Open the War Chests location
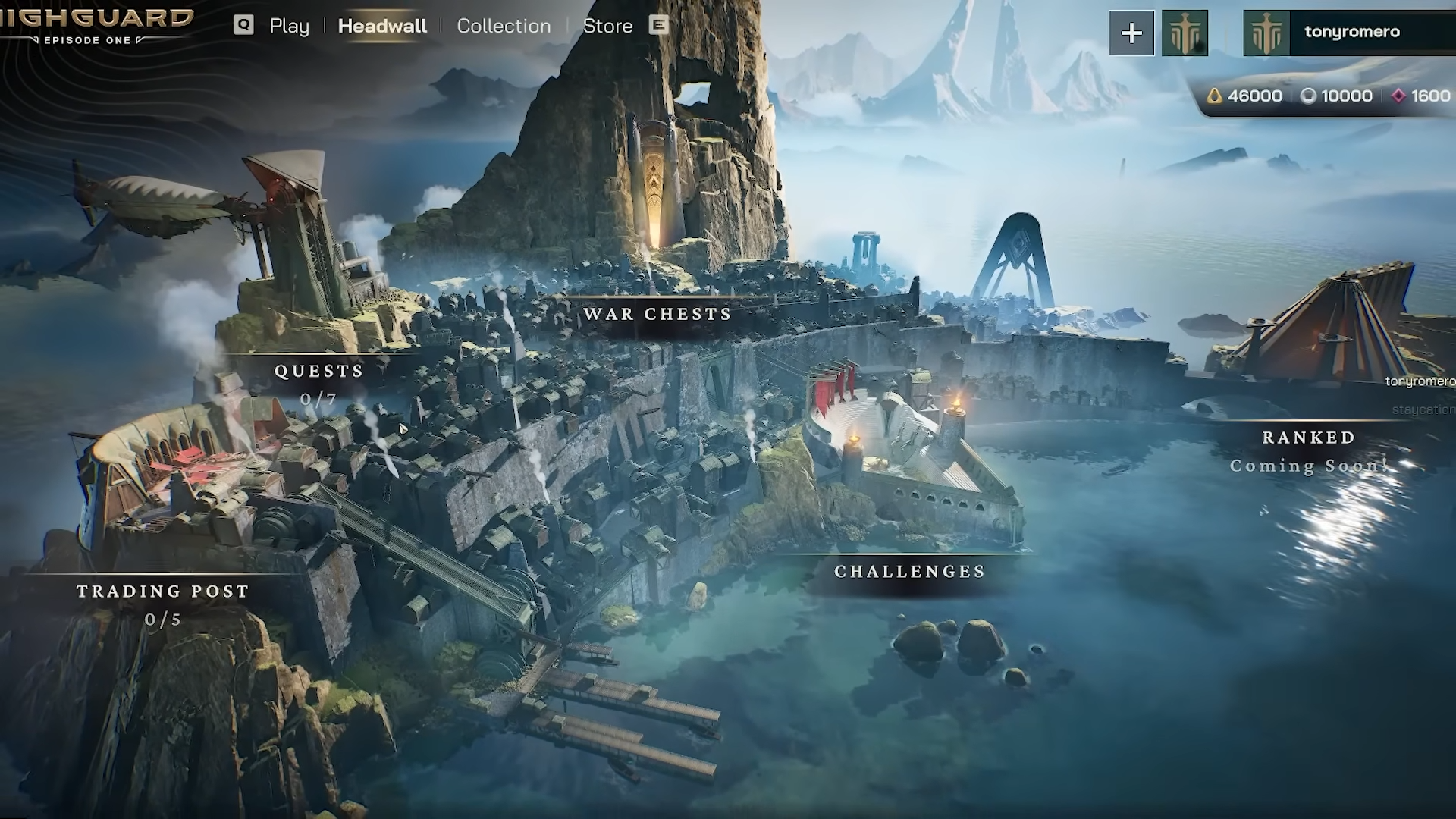1456x819 pixels. click(657, 314)
